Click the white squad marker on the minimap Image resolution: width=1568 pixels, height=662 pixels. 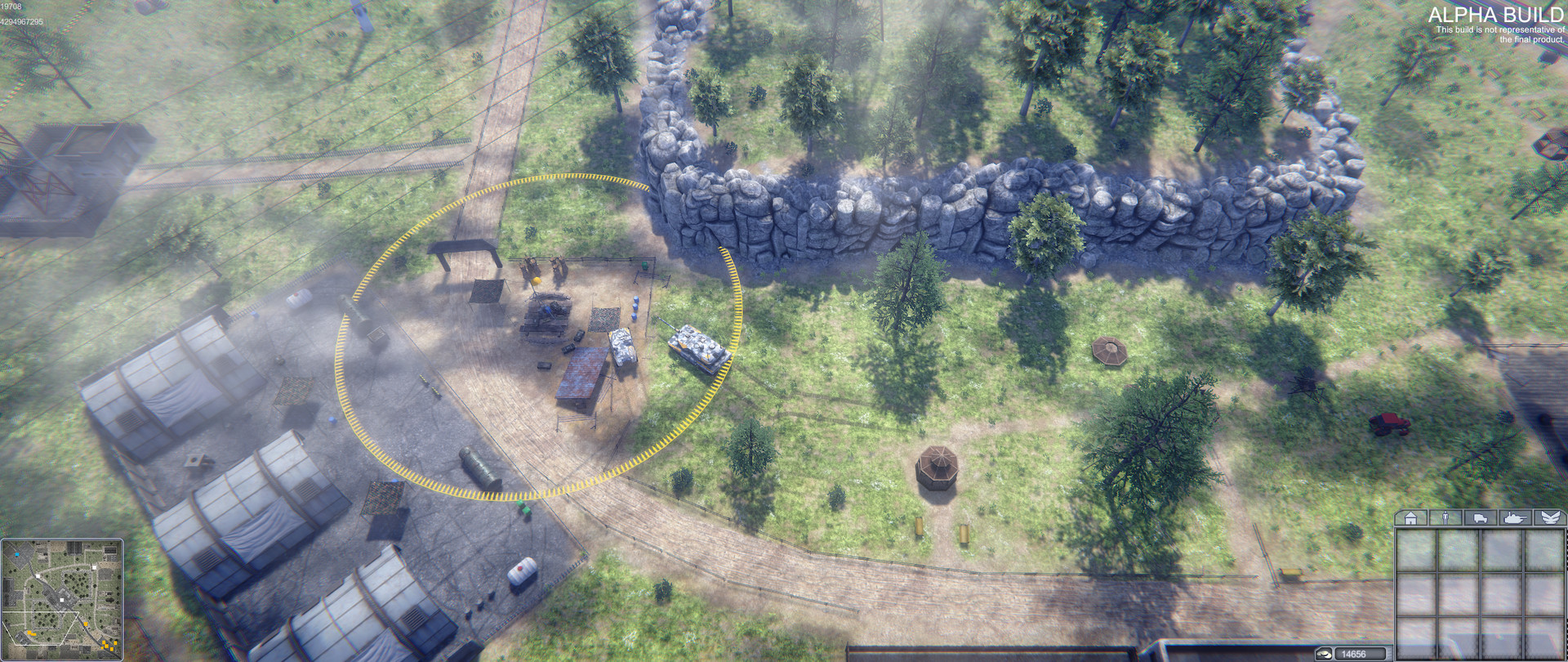tap(61, 600)
